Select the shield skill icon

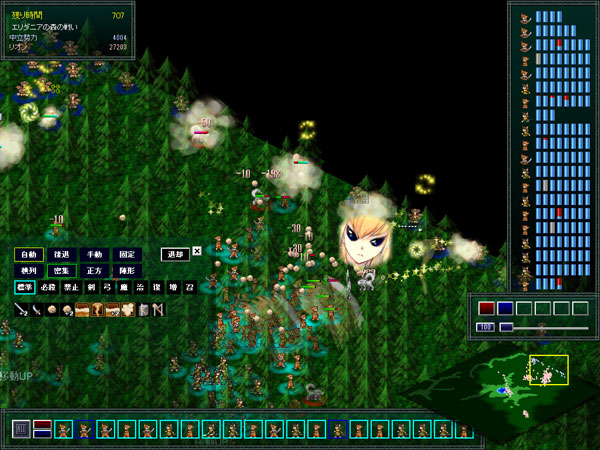(x=143, y=309)
